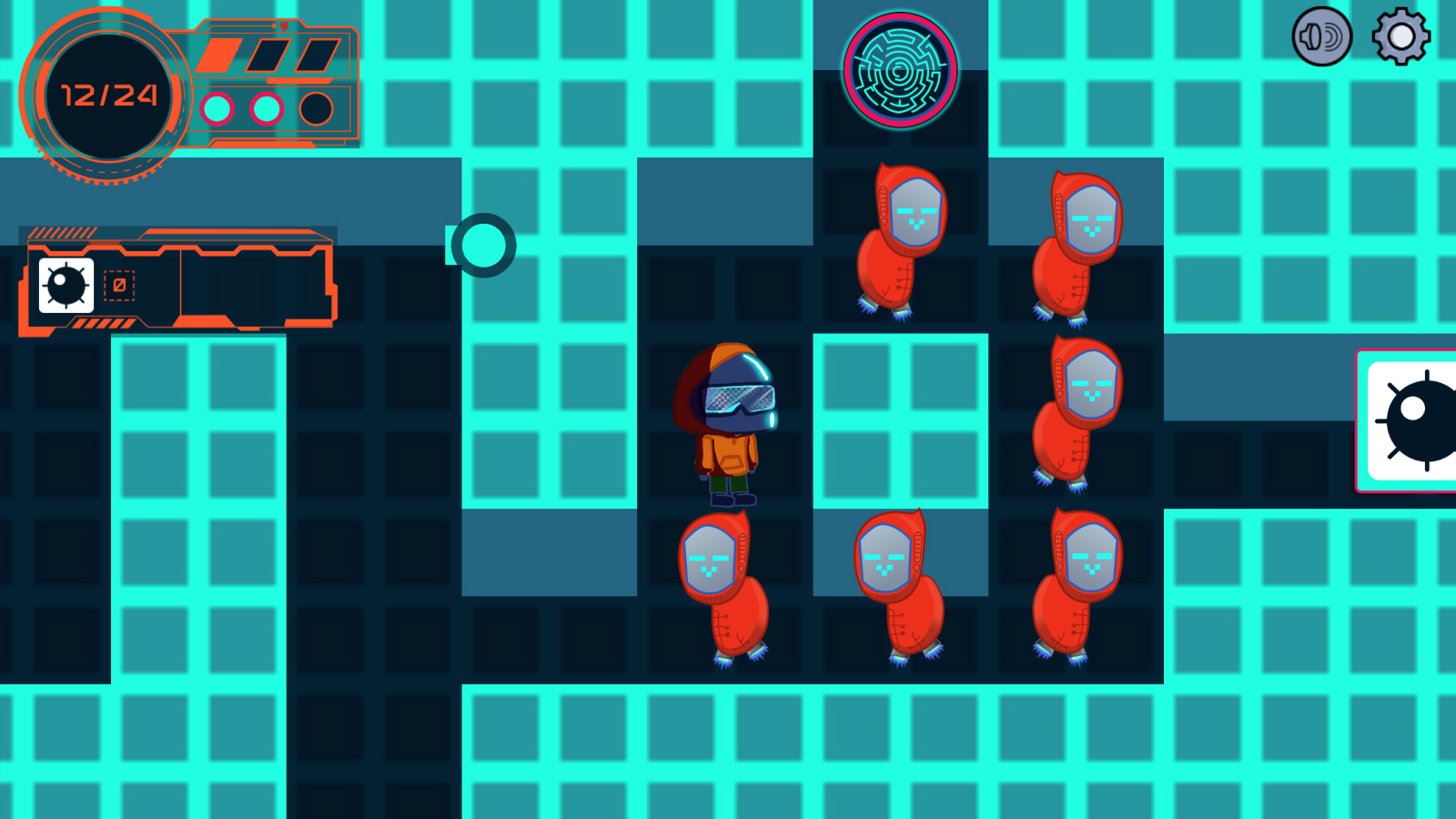
Task: Toggle the second pink circle indicator
Action: pyautogui.click(x=266, y=108)
